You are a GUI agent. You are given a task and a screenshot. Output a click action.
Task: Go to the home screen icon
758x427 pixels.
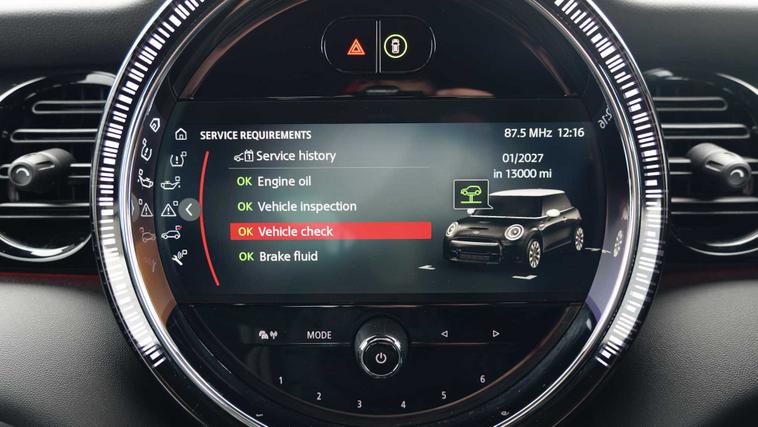(180, 134)
